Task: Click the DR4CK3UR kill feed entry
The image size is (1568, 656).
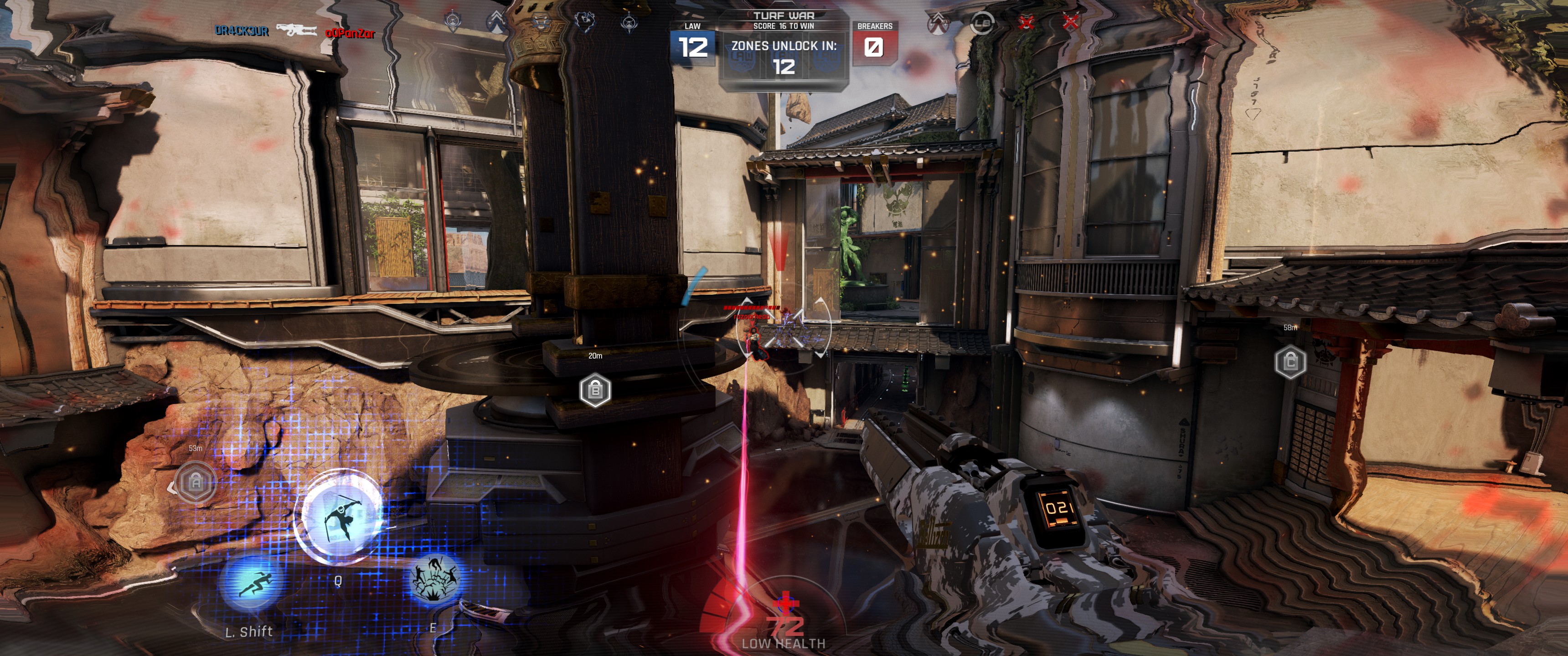Action: pyautogui.click(x=242, y=31)
